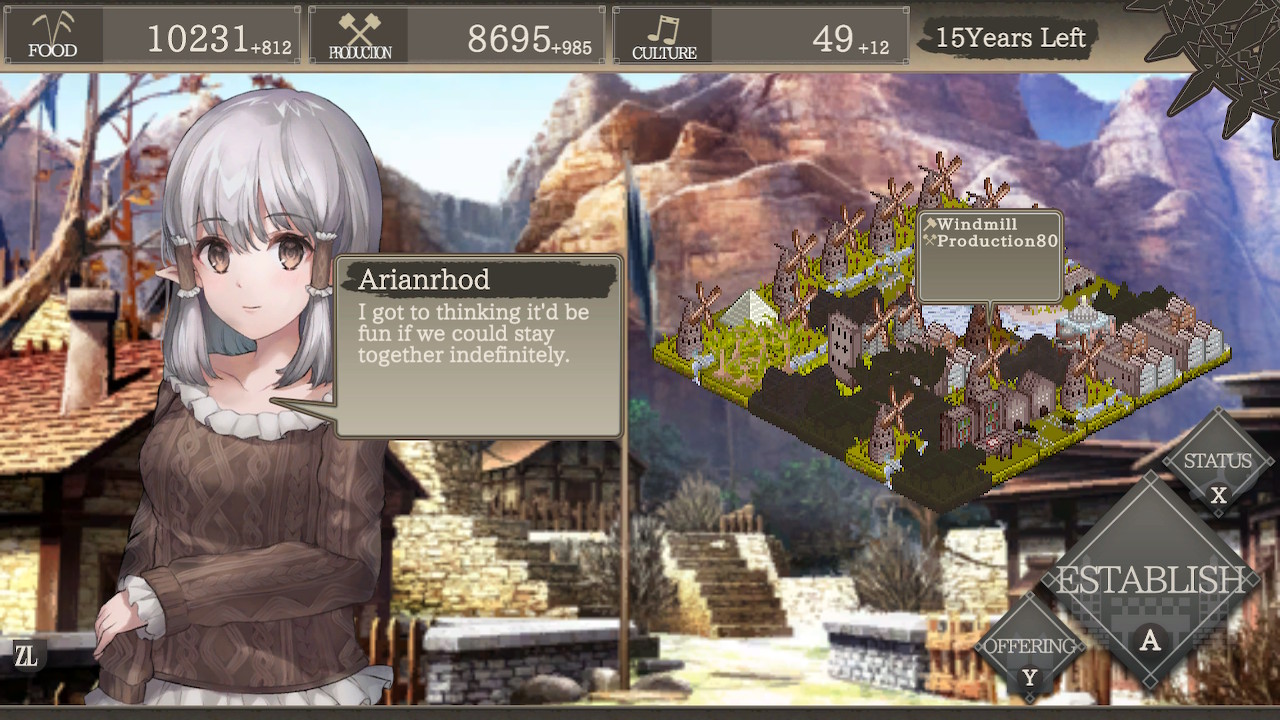Click the wheat icon on the FOOD counter
This screenshot has height=720, width=1280.
pos(52,30)
